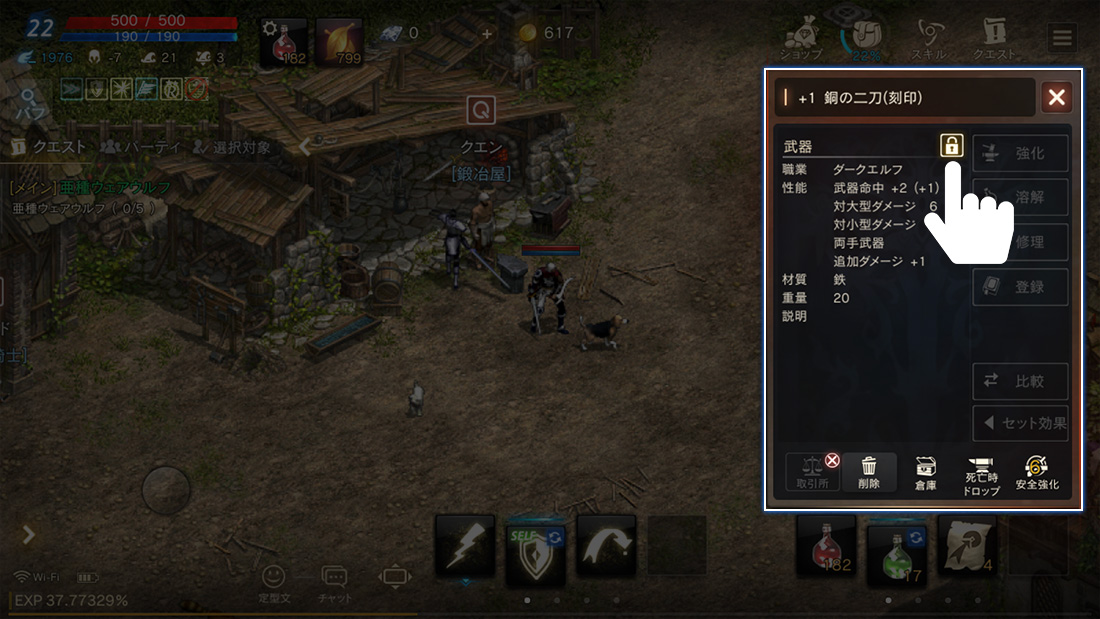Use the SELF shield skill
The height and width of the screenshot is (619, 1100).
(x=536, y=546)
